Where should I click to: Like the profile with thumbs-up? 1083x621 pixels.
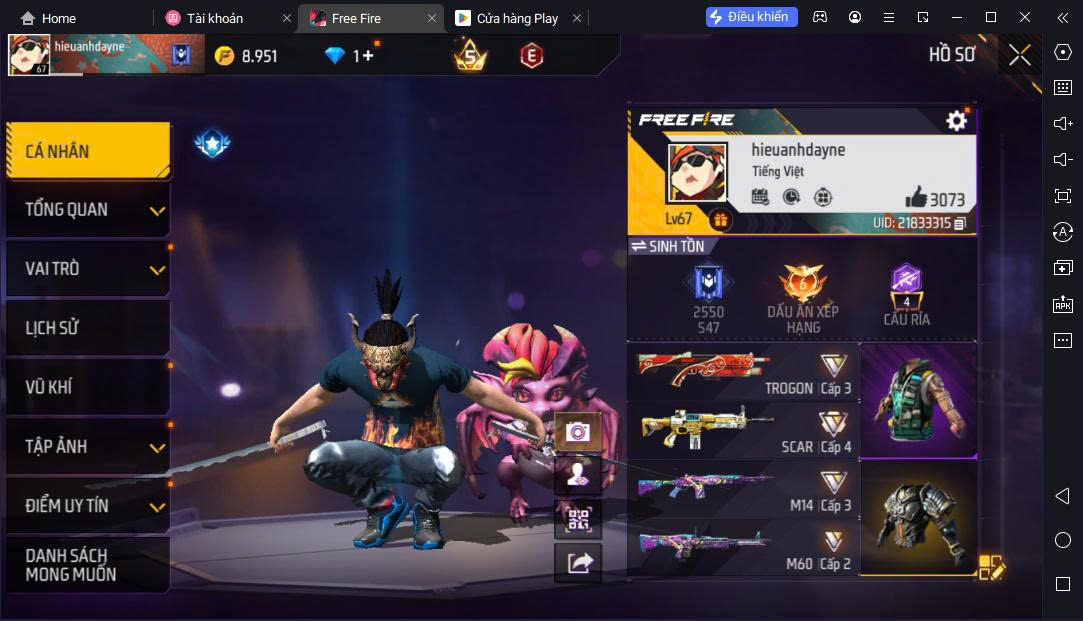click(x=916, y=197)
